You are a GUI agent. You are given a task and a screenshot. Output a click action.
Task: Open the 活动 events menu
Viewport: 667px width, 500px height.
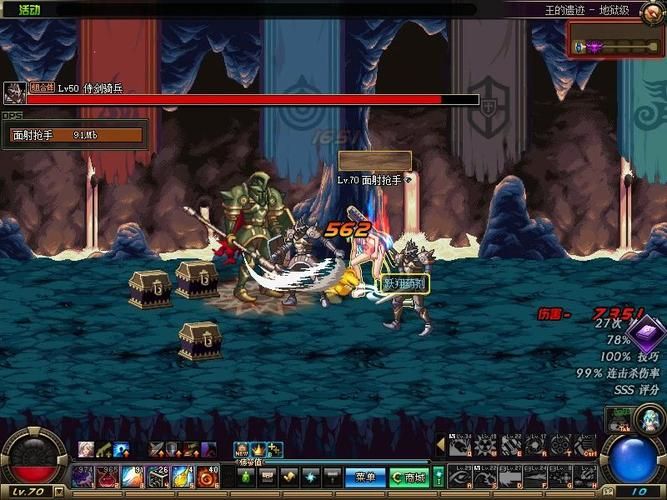(29, 10)
